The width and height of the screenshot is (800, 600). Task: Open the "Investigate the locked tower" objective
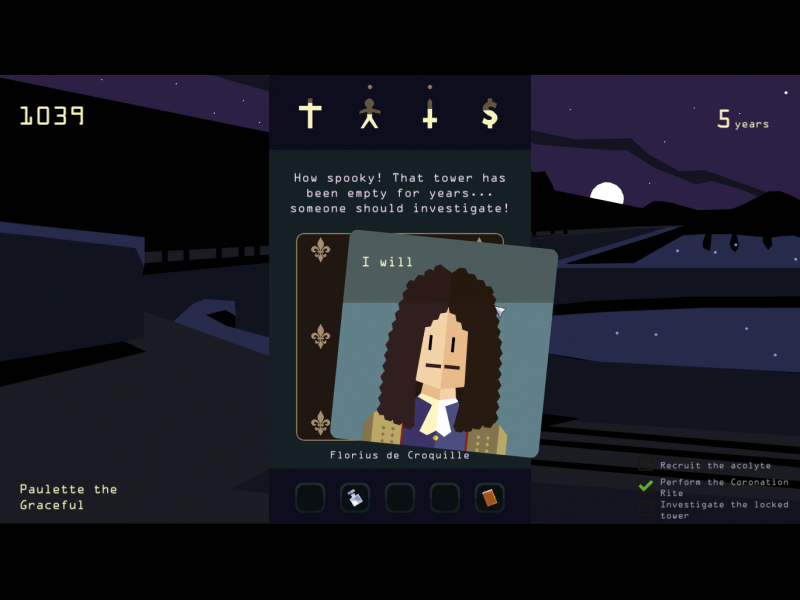point(723,510)
